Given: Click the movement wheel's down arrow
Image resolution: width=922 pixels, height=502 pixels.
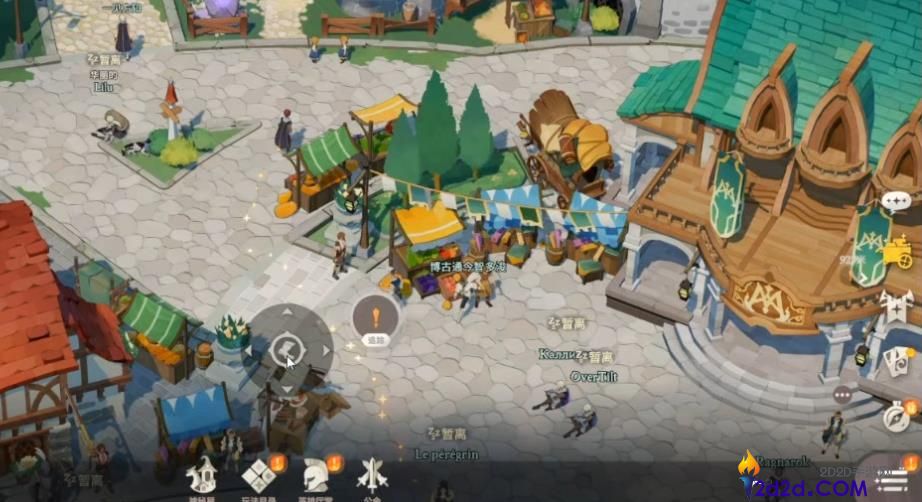Looking at the screenshot, I should [x=289, y=385].
